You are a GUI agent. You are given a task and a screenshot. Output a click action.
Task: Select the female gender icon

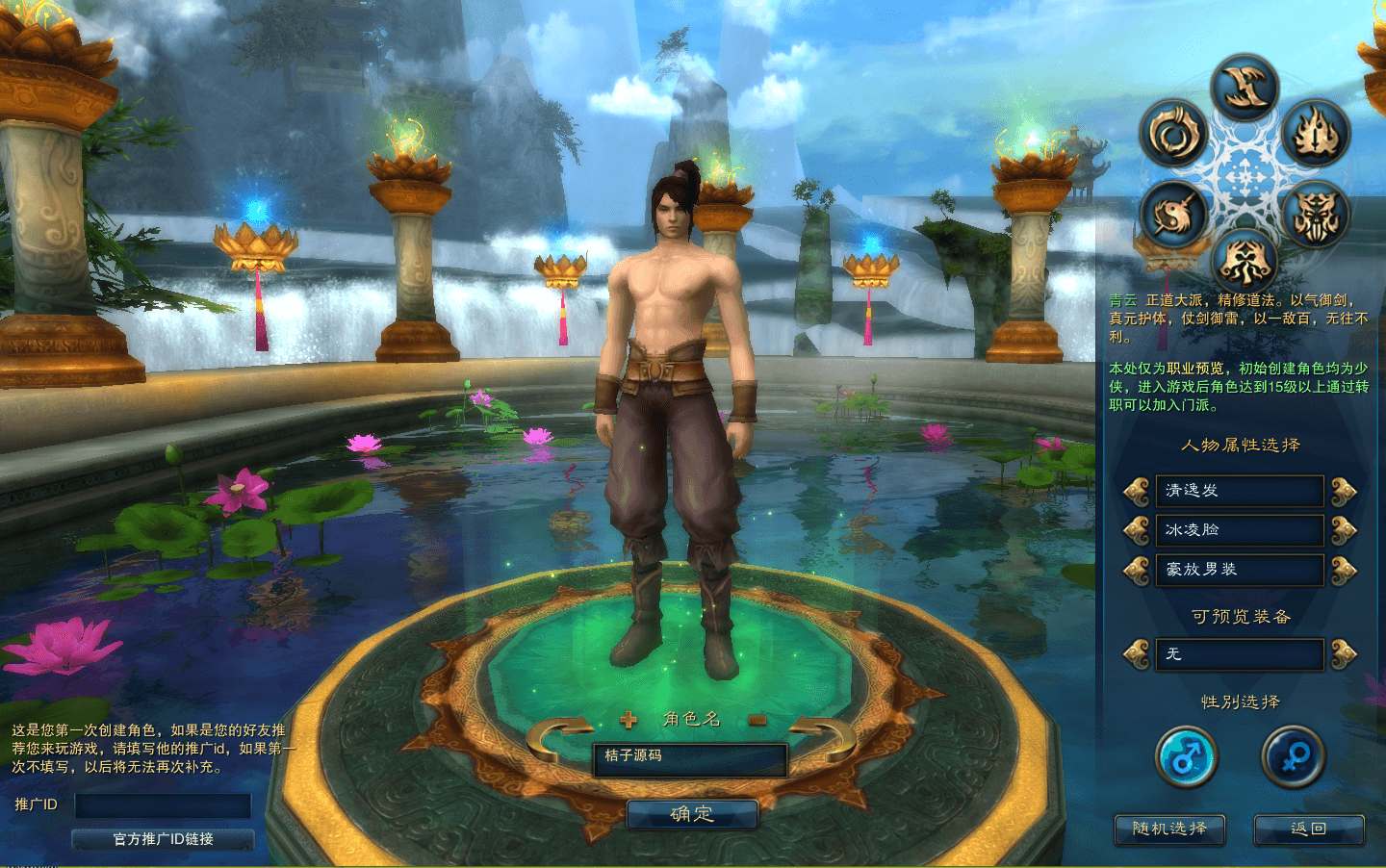1293,757
